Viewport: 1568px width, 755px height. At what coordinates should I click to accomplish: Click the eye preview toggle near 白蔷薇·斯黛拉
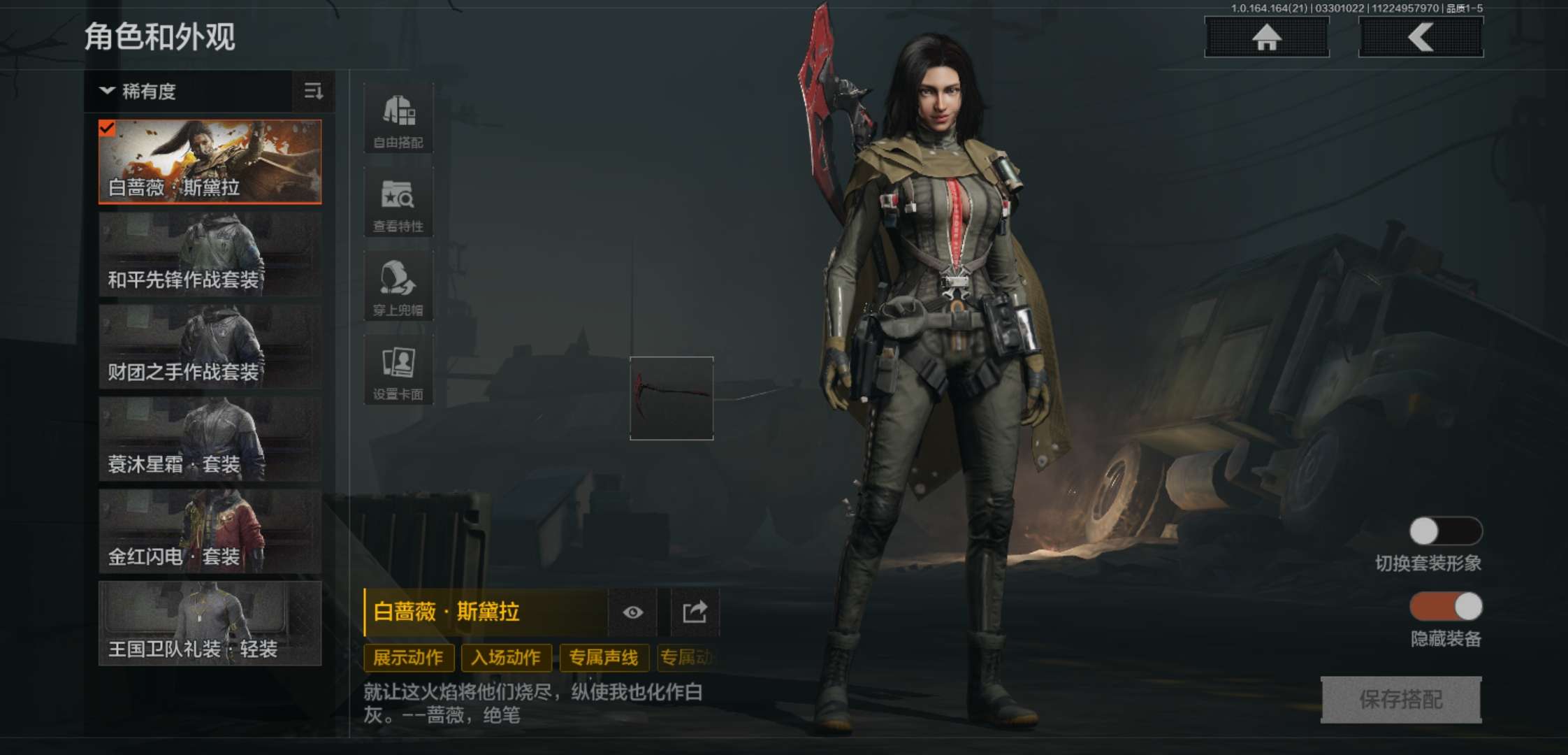click(633, 612)
